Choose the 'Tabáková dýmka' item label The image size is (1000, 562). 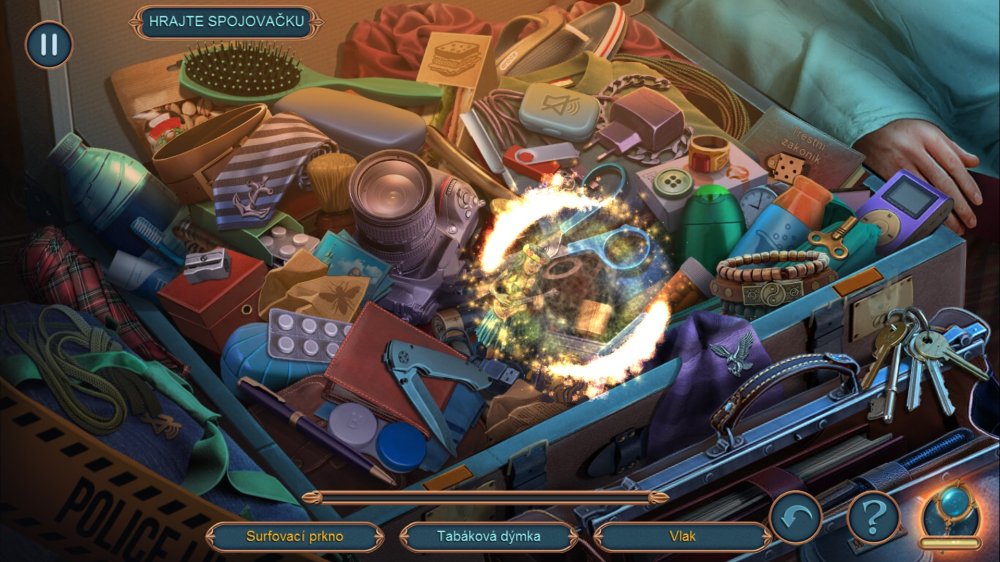click(x=489, y=536)
